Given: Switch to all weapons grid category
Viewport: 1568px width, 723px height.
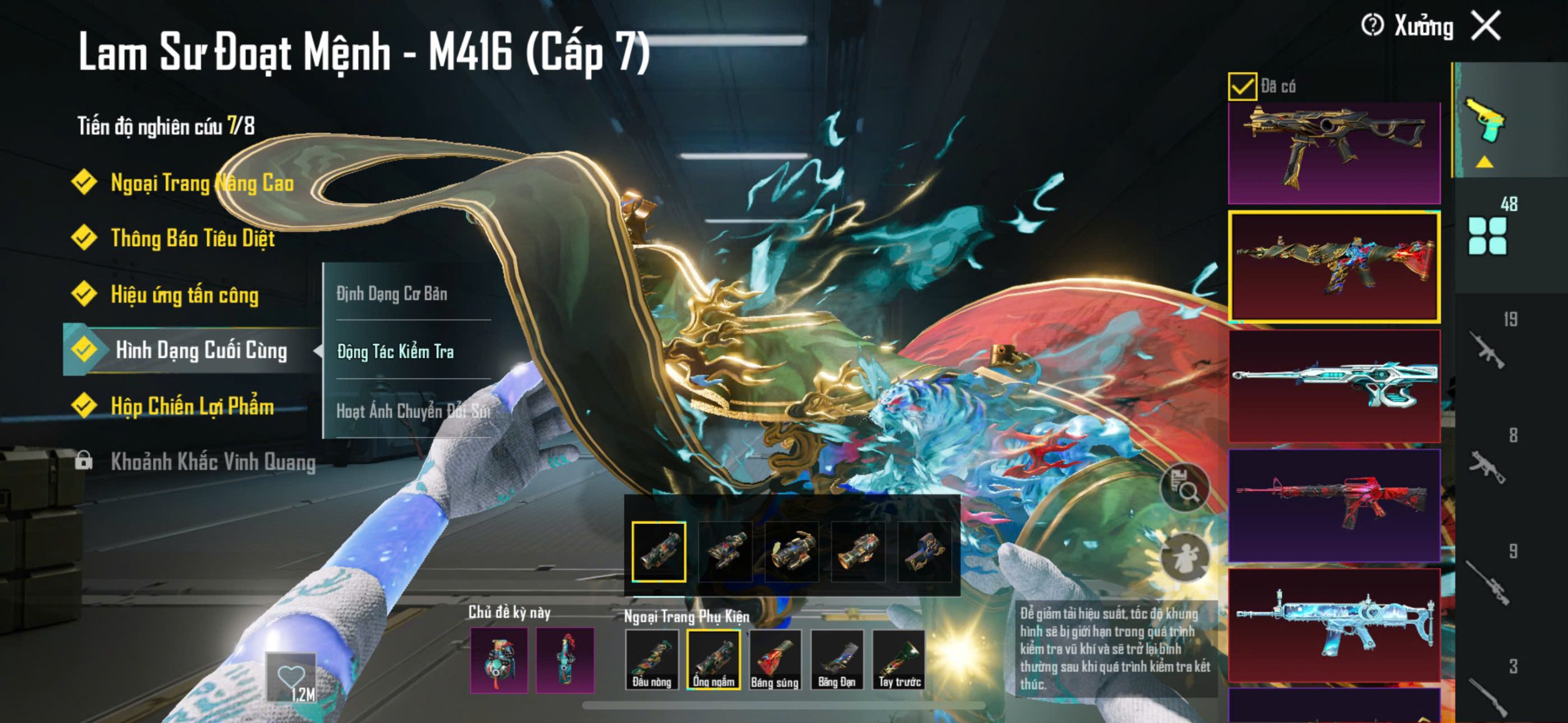Looking at the screenshot, I should 1487,236.
